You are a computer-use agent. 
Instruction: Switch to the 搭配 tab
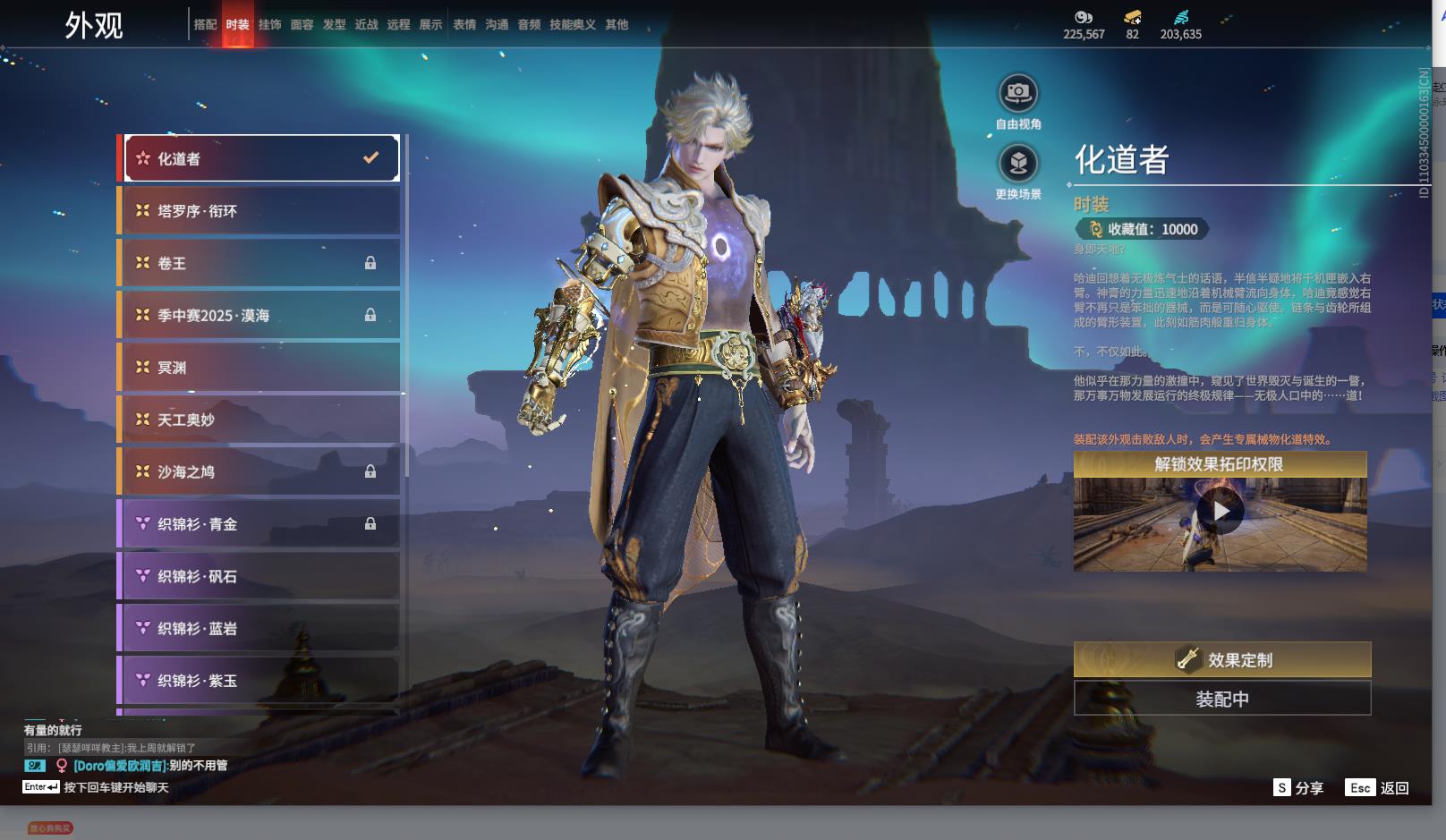(x=205, y=25)
